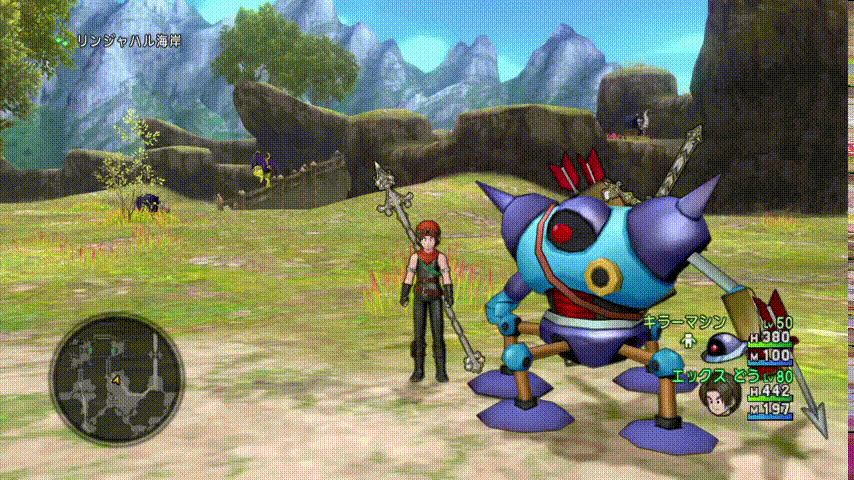Click the white figure status icon
The image size is (854, 480).
[x=687, y=340]
